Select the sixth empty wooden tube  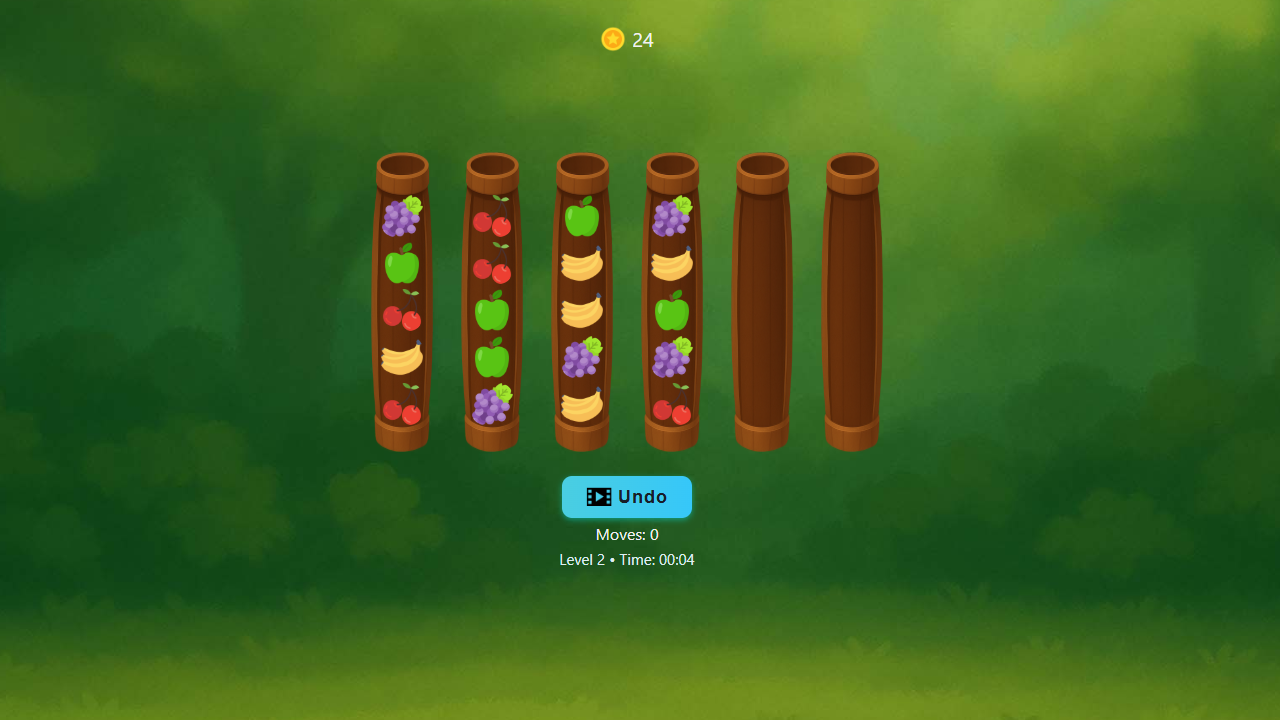click(x=851, y=300)
